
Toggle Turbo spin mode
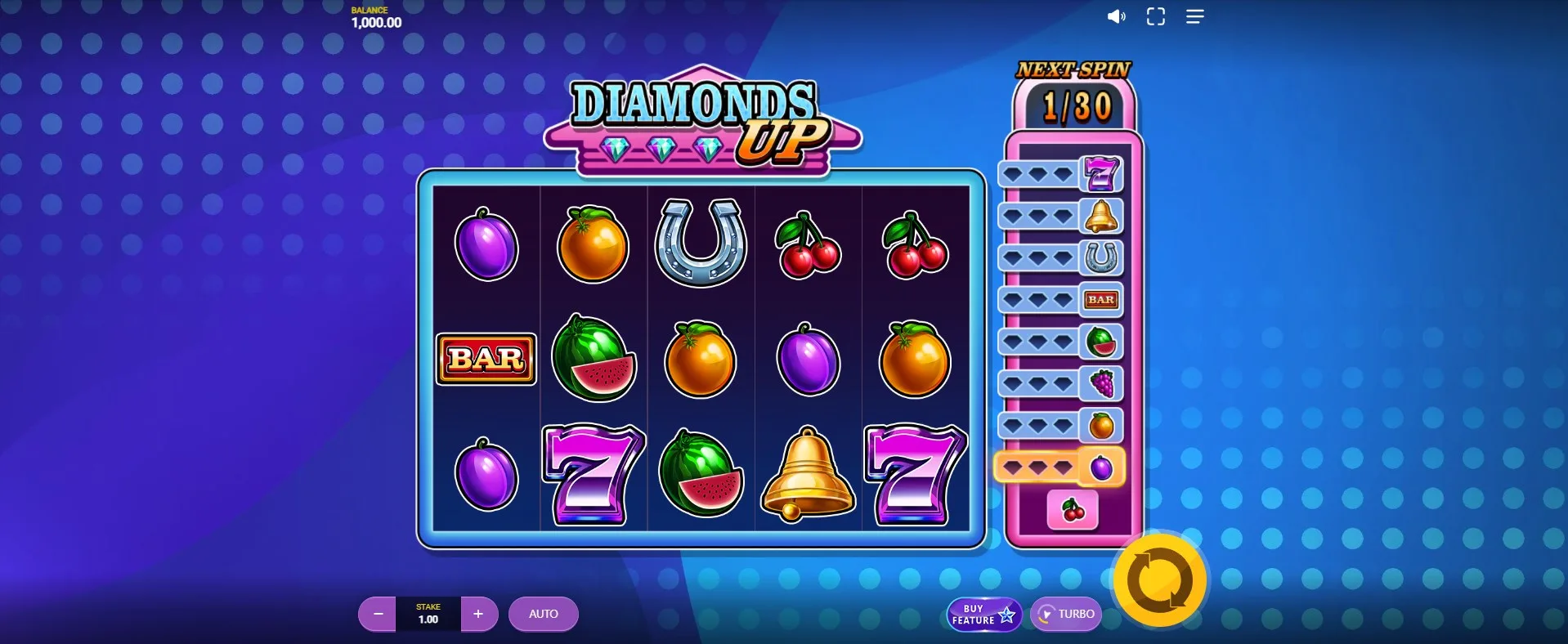tap(1066, 614)
